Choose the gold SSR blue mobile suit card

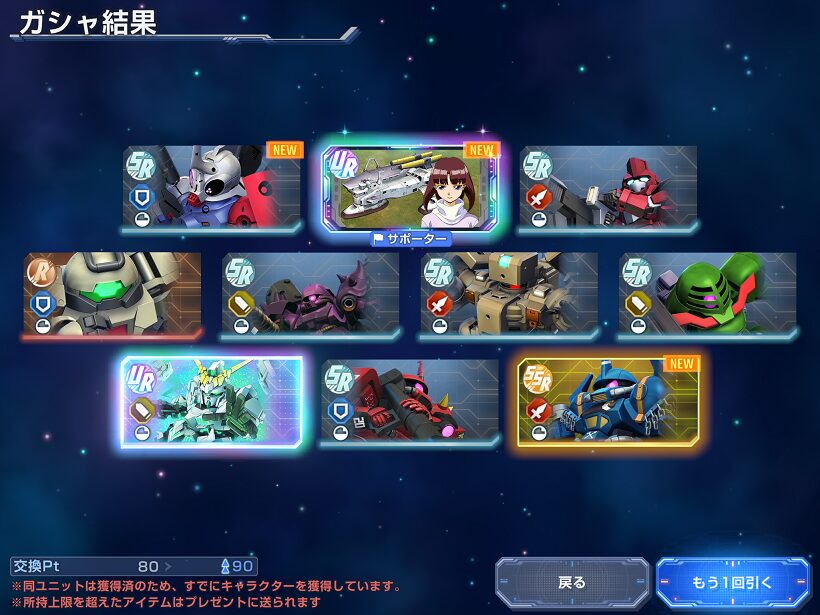(608, 402)
